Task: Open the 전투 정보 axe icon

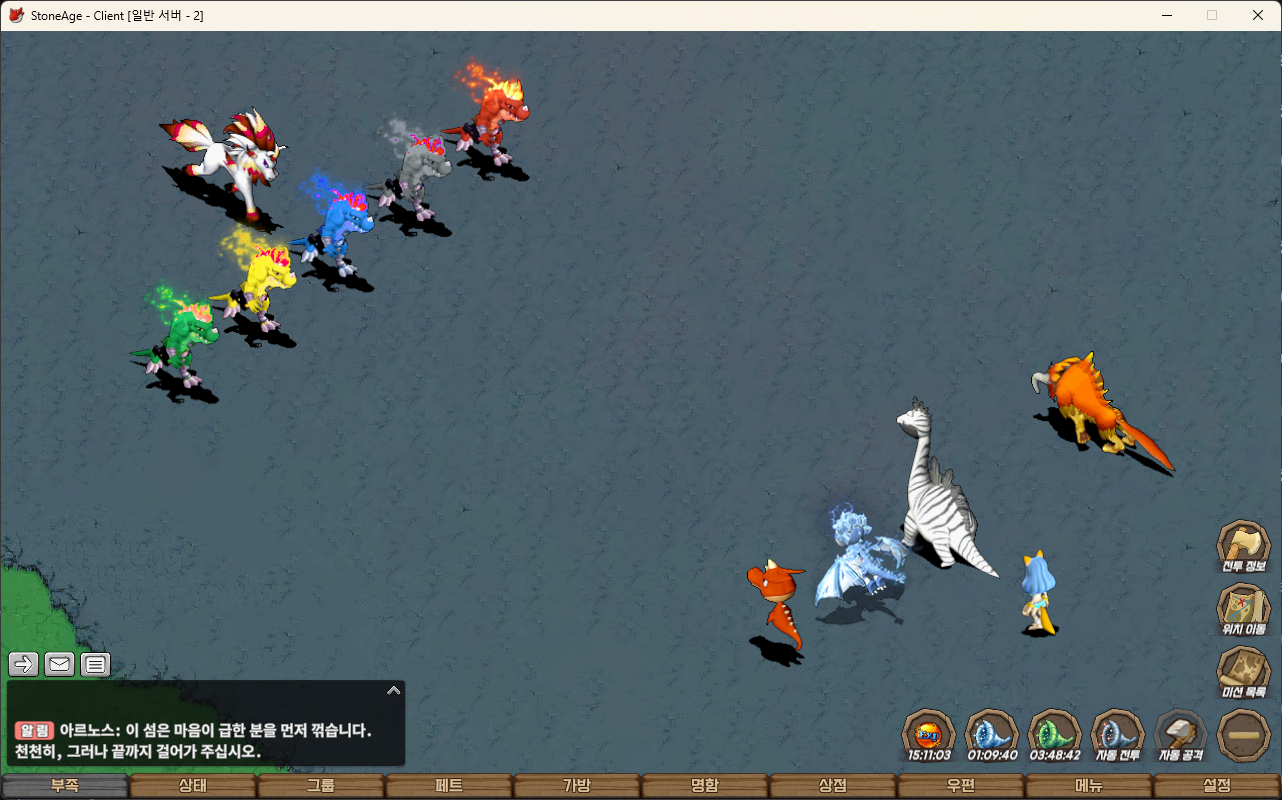Action: click(x=1243, y=546)
